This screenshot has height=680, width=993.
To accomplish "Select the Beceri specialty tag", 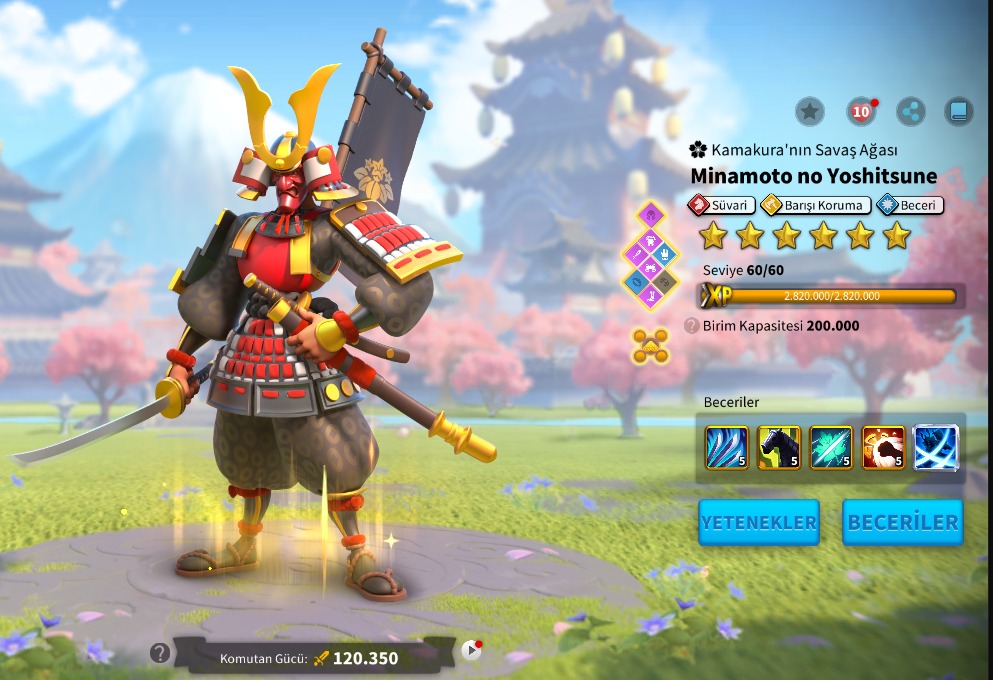I will [910, 205].
